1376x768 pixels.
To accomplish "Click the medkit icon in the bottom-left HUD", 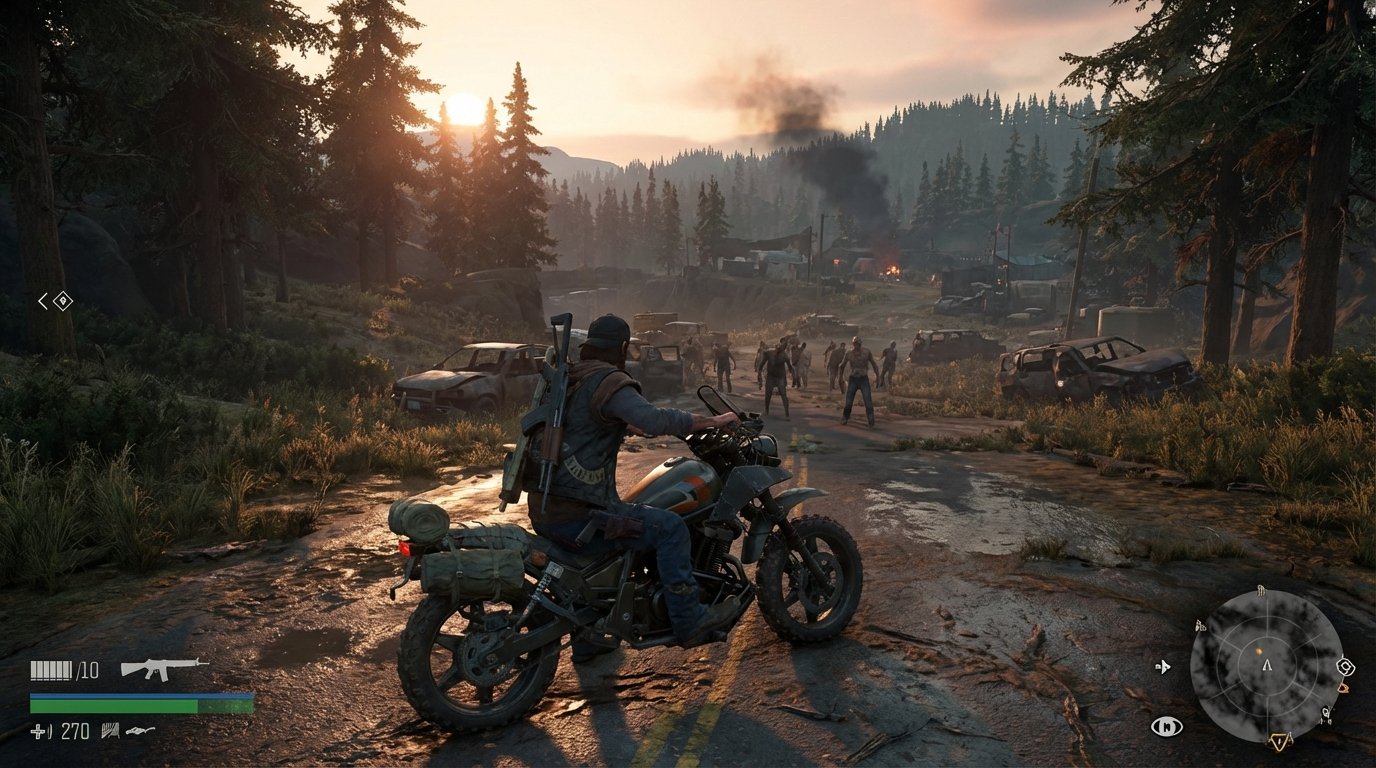I will (38, 731).
